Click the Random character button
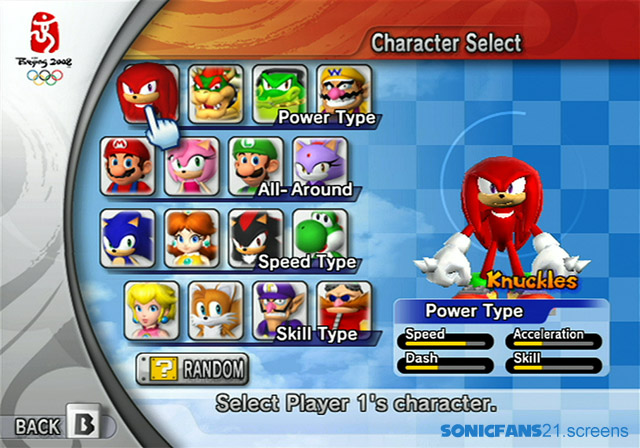 tap(192, 369)
